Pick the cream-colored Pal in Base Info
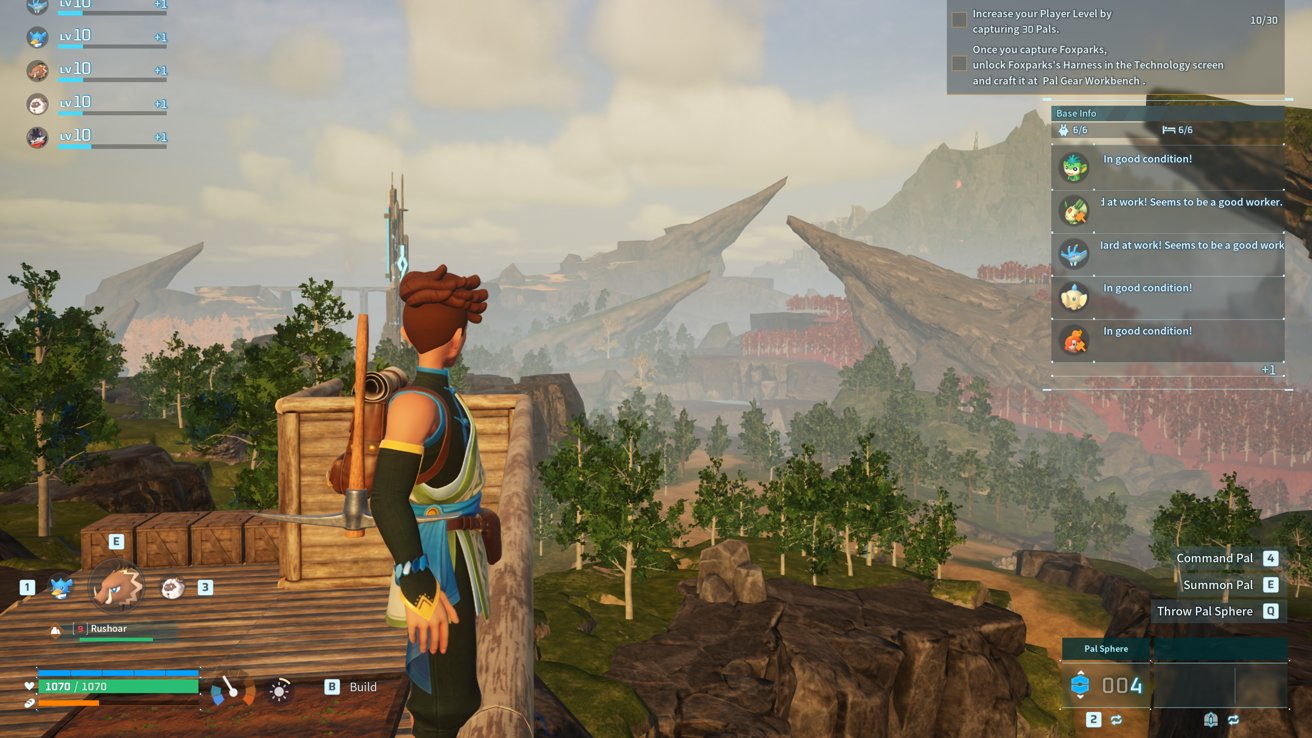Viewport: 1312px width, 738px height. [x=1074, y=296]
